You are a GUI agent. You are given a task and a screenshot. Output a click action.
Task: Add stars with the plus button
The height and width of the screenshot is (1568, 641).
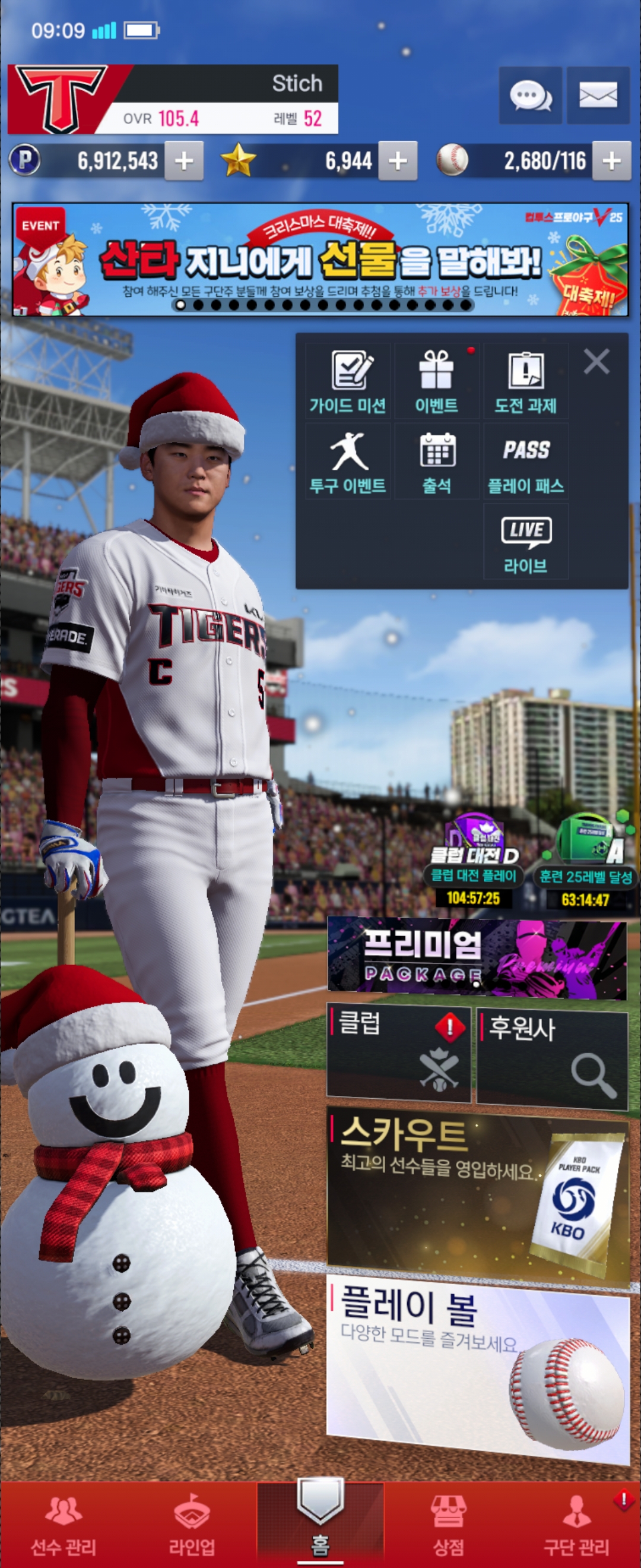pos(398,162)
